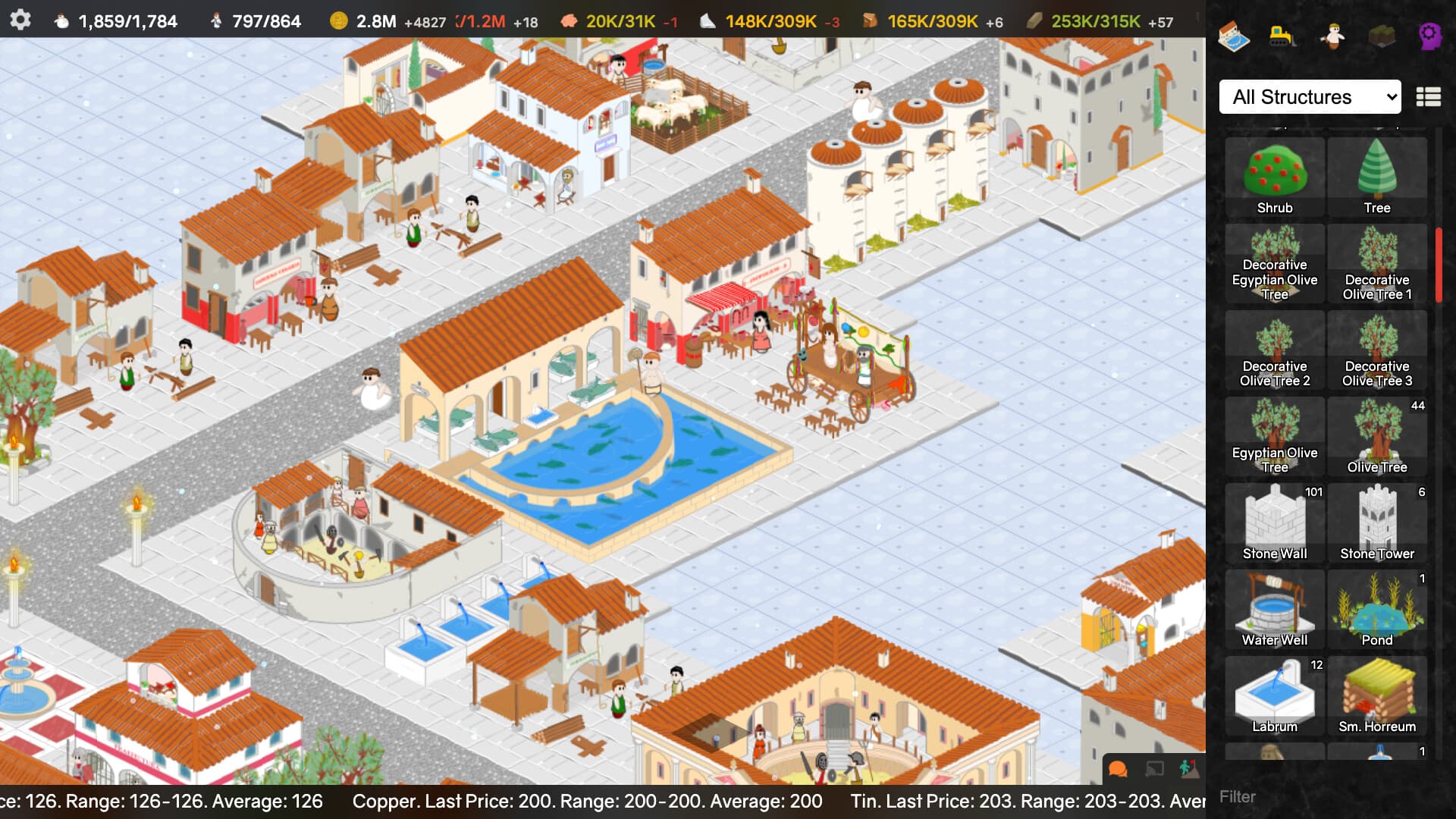Choose the Sm. Horreum structure
Viewport: 1456px width, 819px height.
(1377, 695)
